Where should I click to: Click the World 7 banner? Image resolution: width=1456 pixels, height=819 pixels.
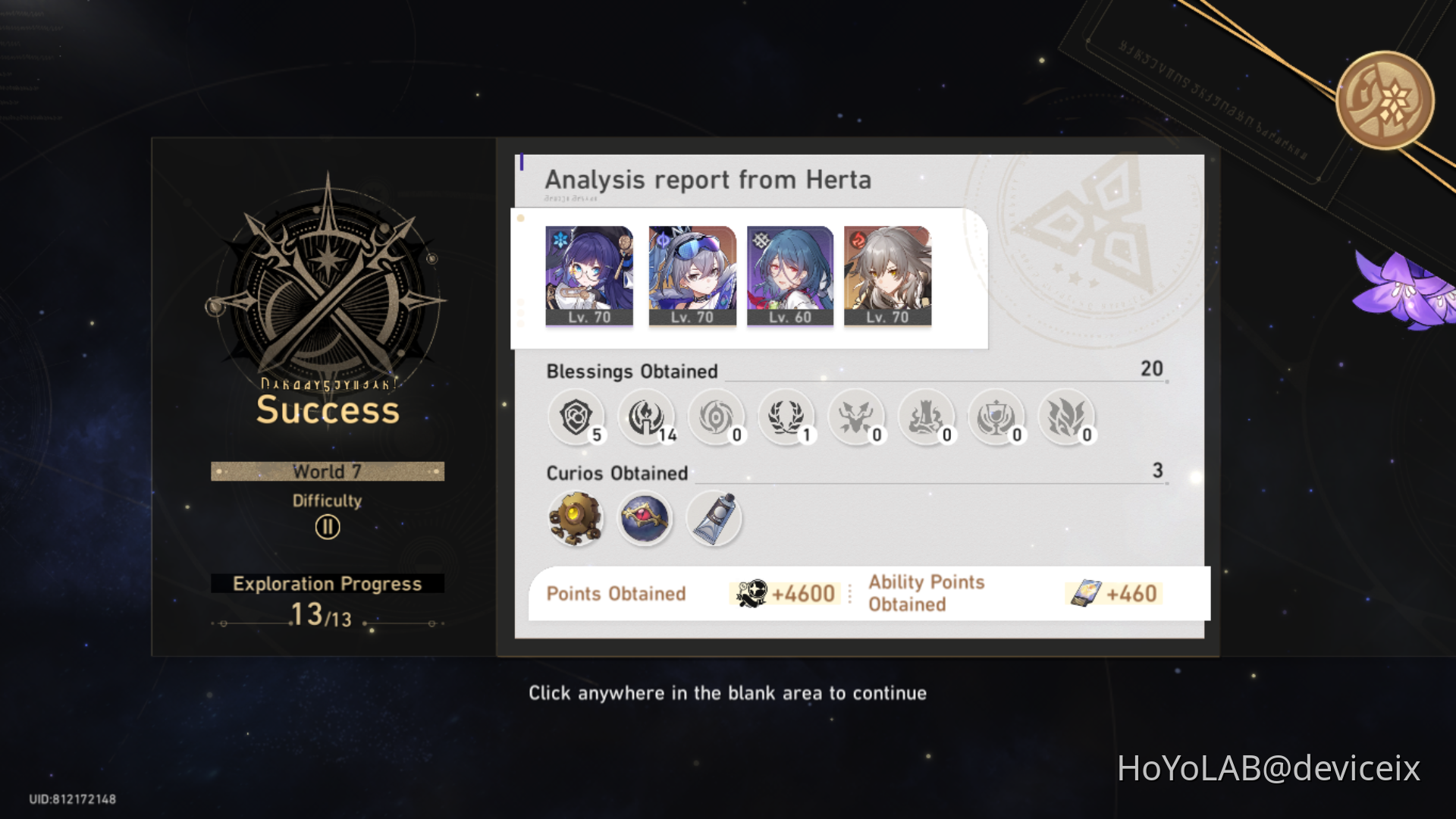point(327,471)
